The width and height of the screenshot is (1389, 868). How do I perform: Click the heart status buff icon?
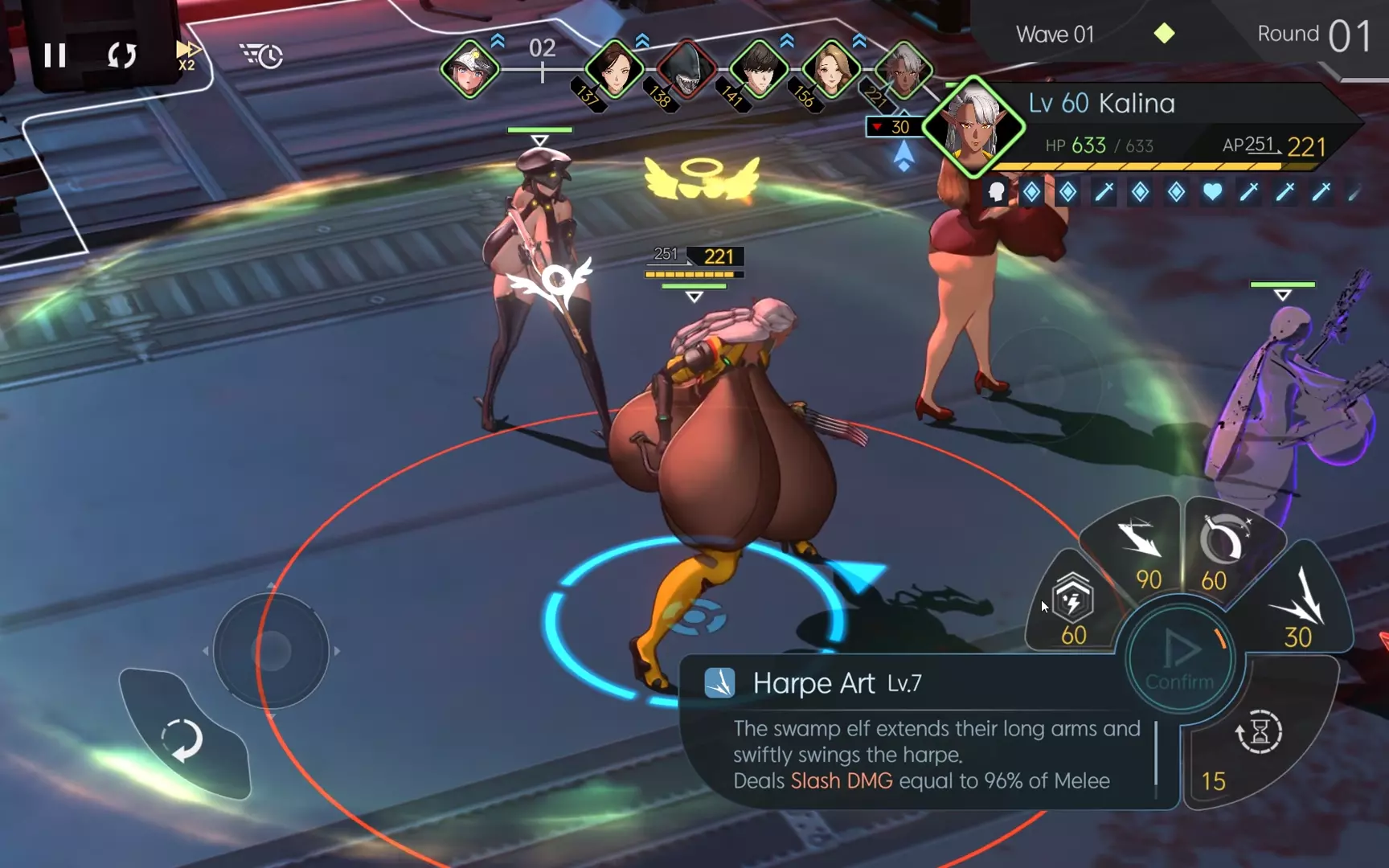click(1212, 192)
